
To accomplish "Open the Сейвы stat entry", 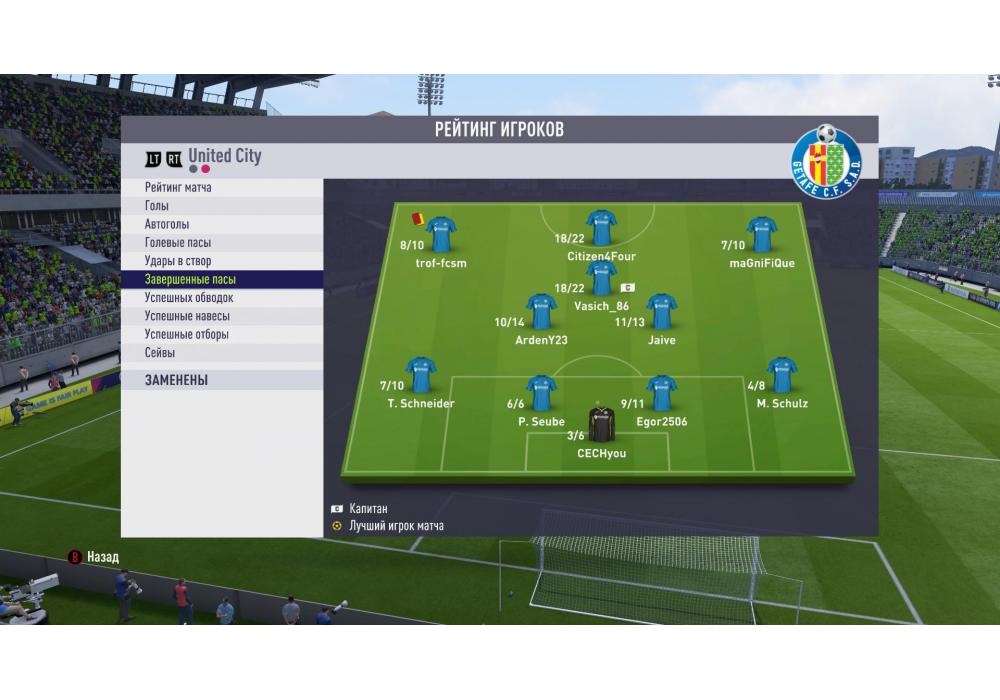I will [x=160, y=353].
